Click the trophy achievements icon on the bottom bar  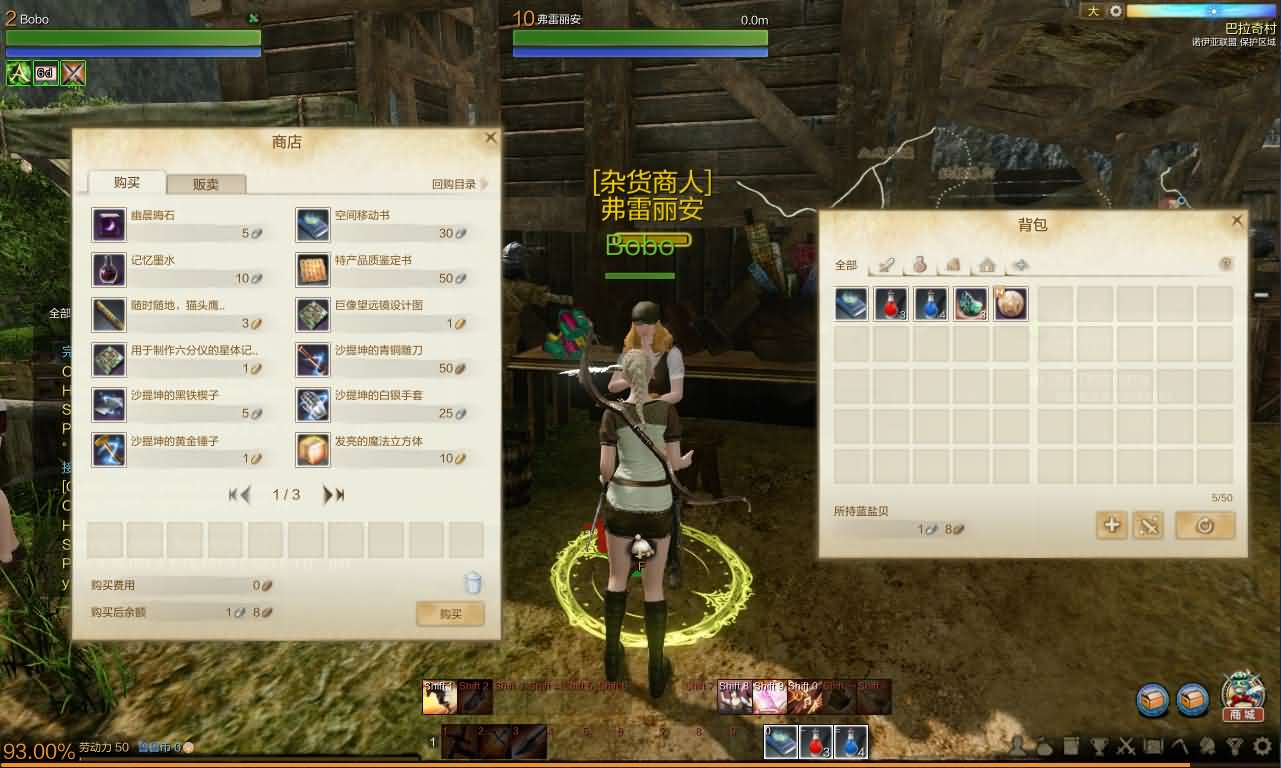click(1100, 746)
